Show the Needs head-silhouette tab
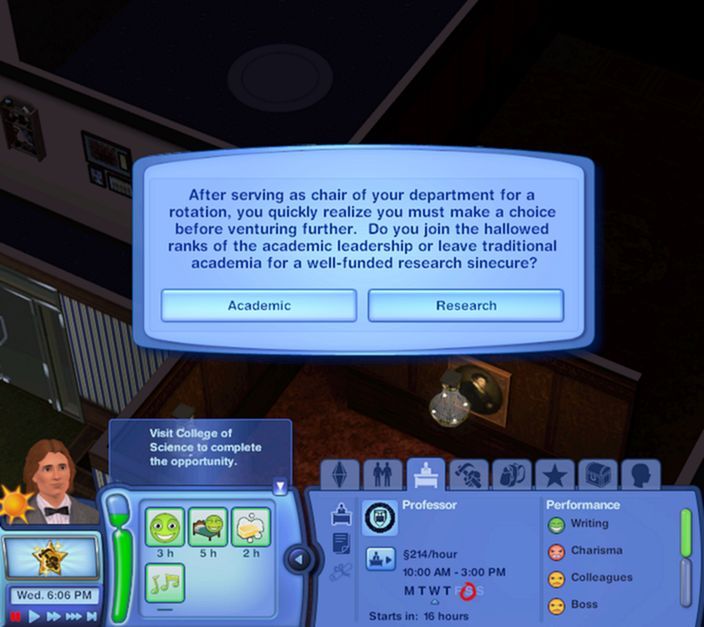 [639, 474]
